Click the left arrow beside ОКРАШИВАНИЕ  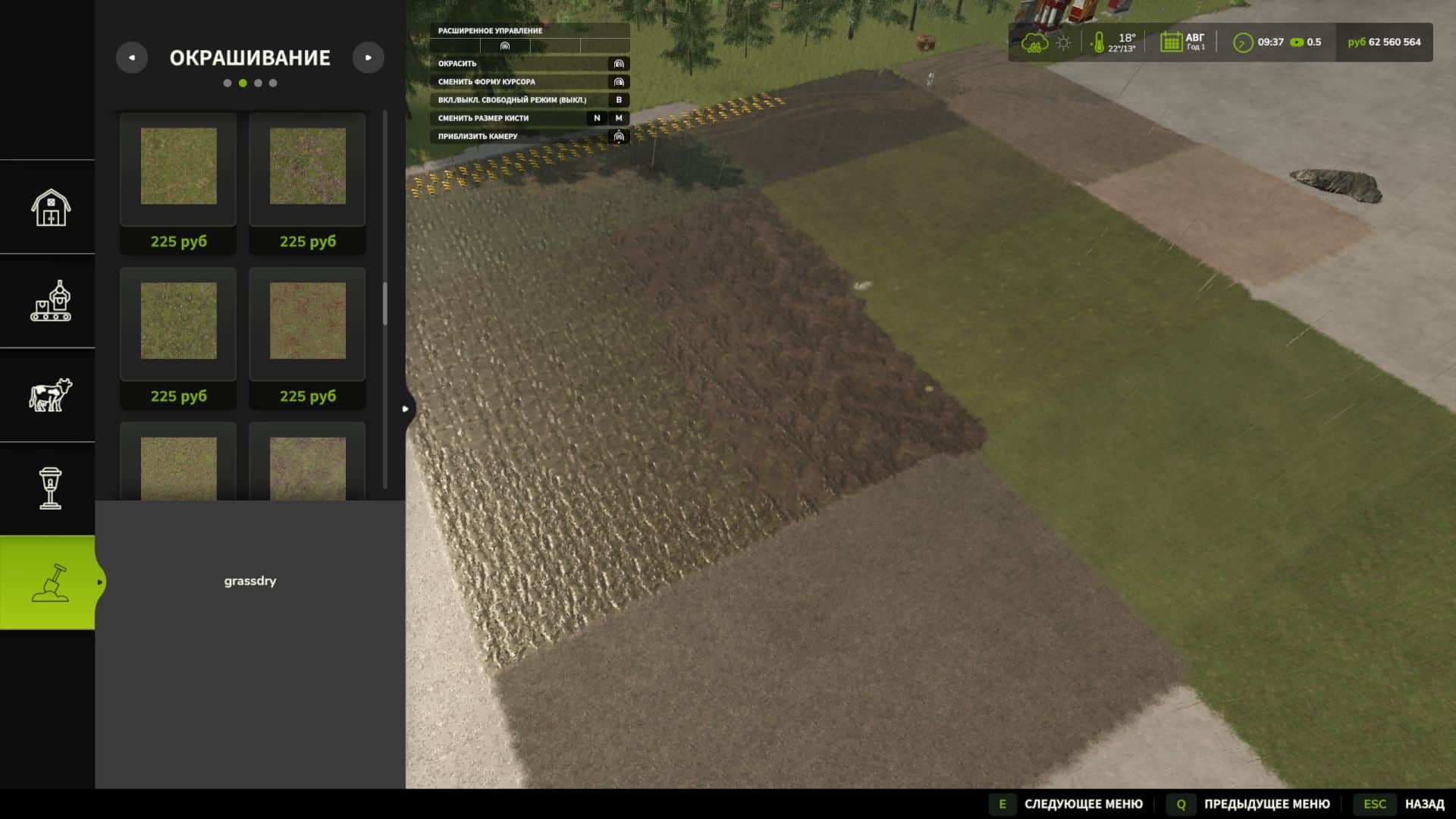(x=133, y=58)
